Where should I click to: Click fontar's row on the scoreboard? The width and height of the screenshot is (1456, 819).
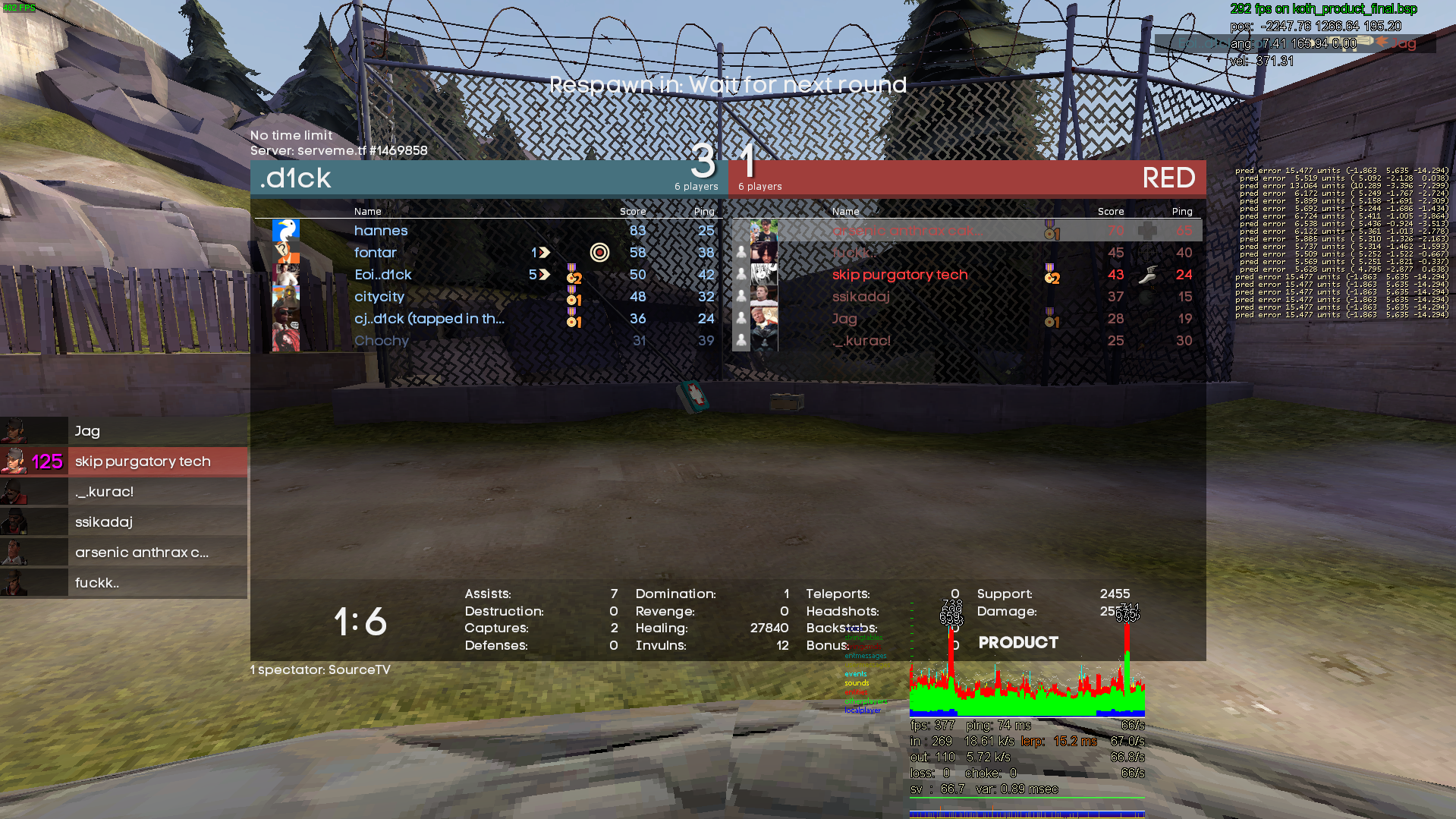(376, 253)
